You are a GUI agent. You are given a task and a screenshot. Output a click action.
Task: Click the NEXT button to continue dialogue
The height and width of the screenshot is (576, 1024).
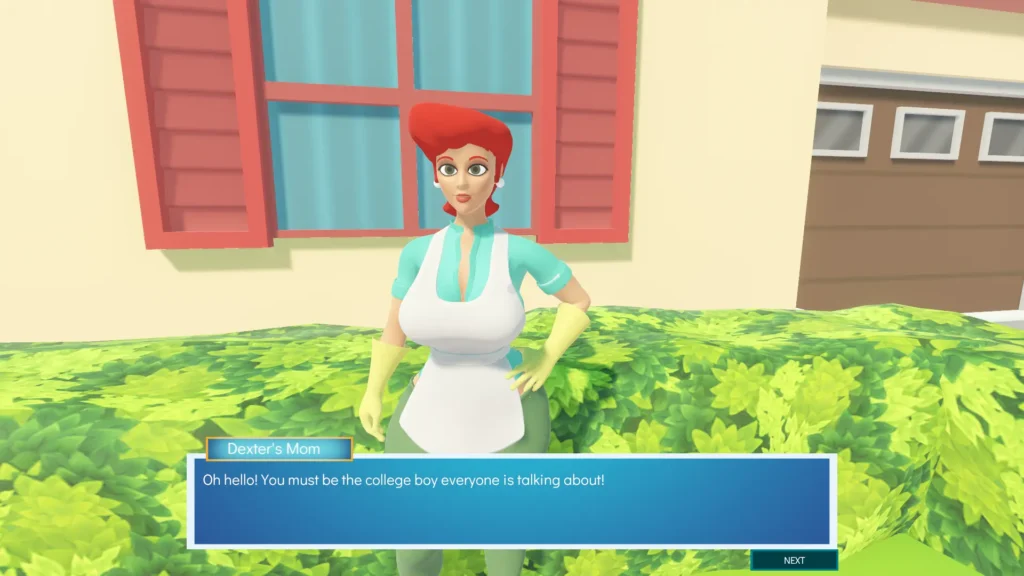[x=794, y=560]
